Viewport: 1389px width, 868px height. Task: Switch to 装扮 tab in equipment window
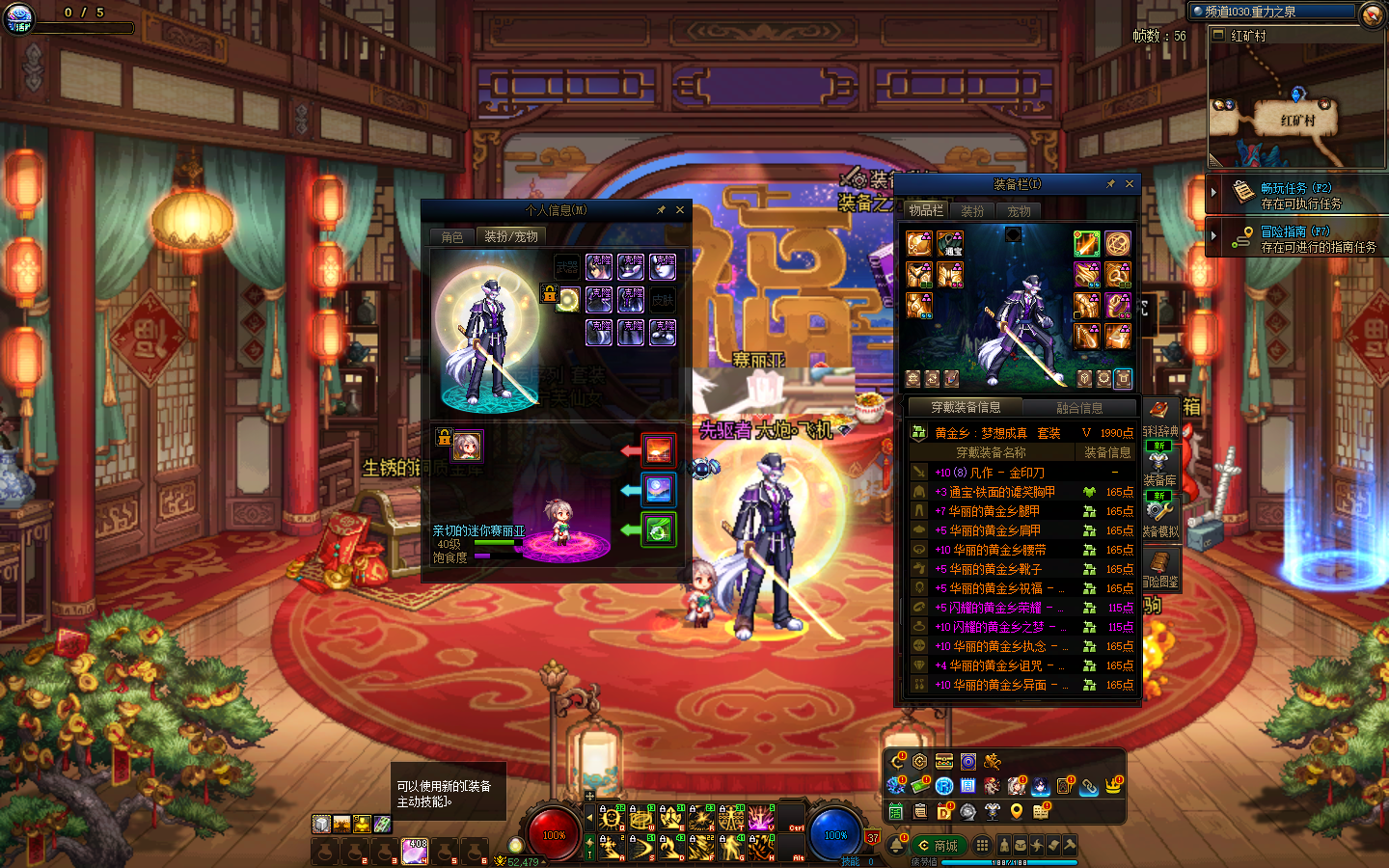(x=972, y=211)
